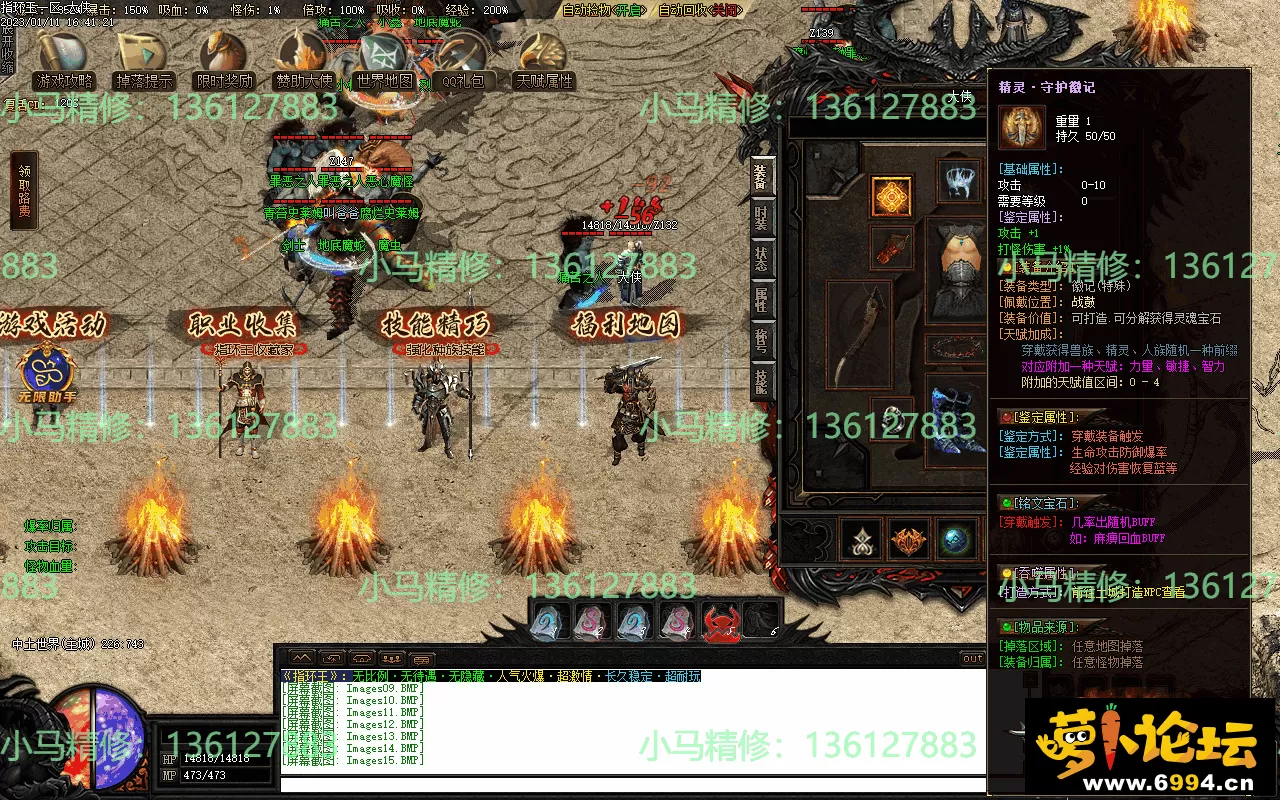
Task: Focus the chat text input field
Action: [x=630, y=784]
